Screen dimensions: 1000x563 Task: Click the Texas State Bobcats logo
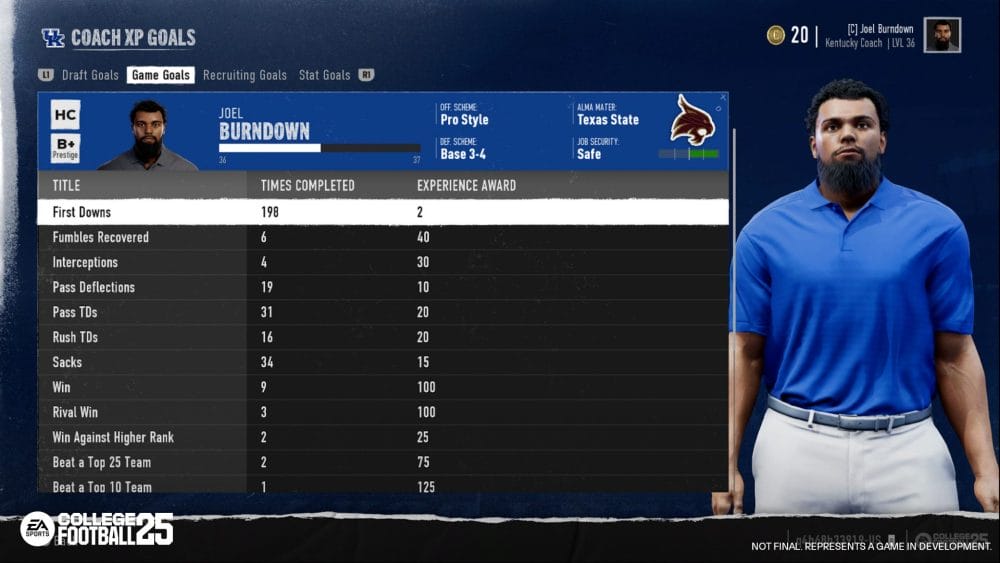pyautogui.click(x=692, y=120)
